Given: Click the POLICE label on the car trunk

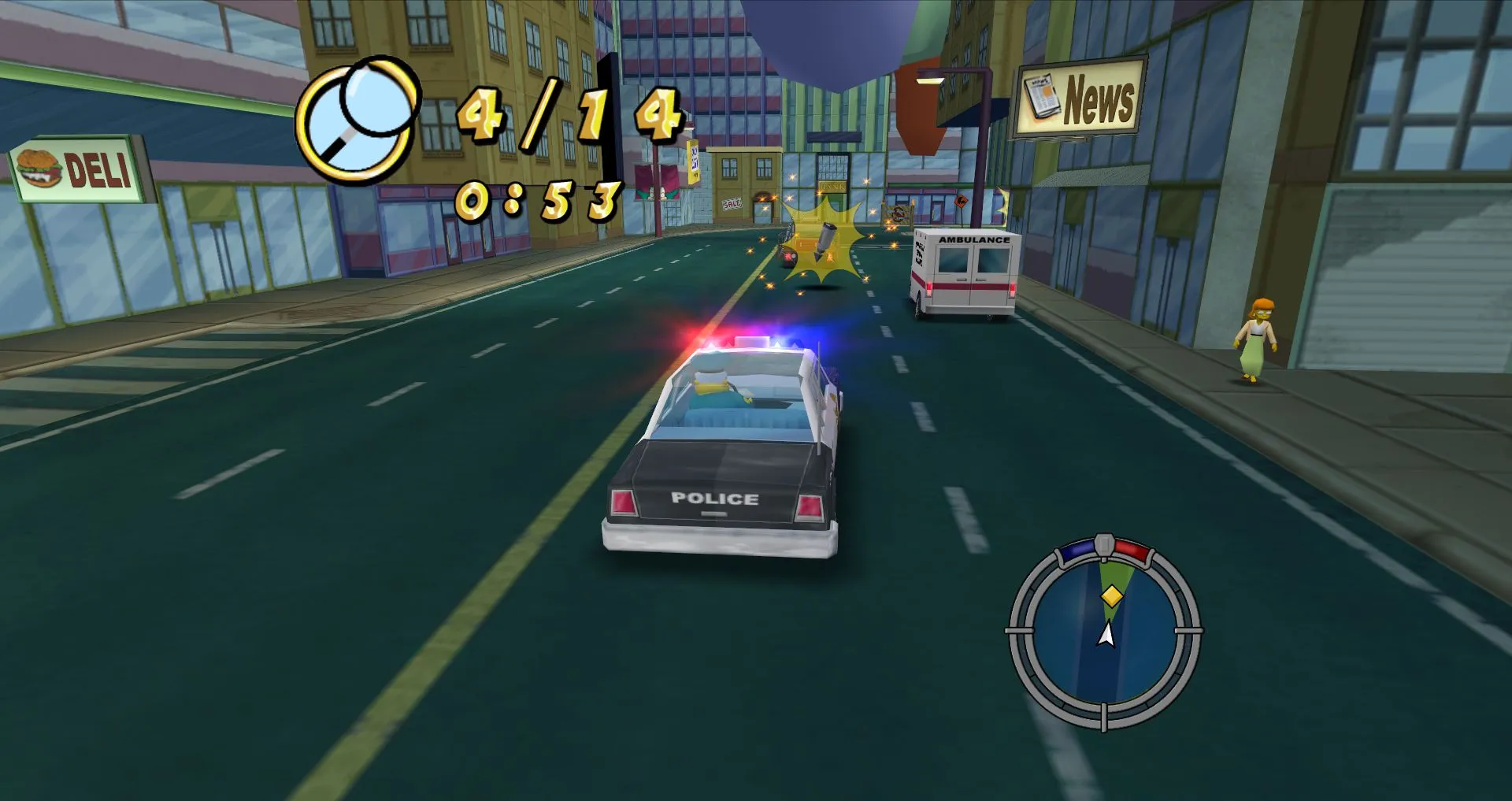Looking at the screenshot, I should tap(717, 498).
